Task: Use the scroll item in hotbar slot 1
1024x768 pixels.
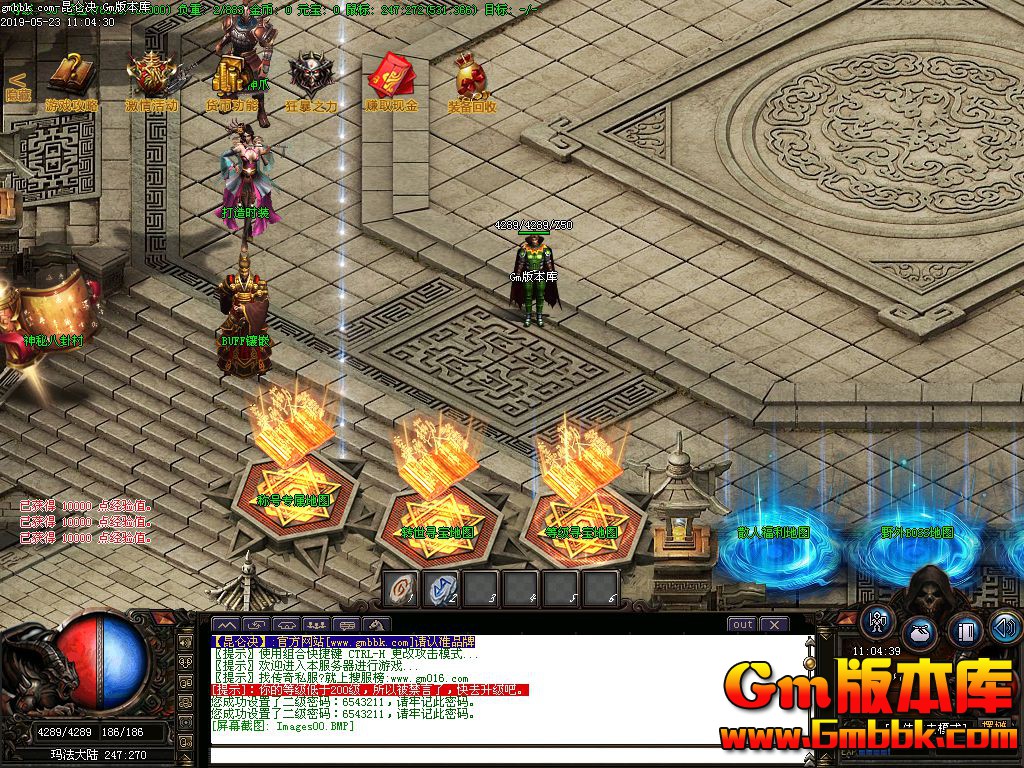Action: point(401,589)
